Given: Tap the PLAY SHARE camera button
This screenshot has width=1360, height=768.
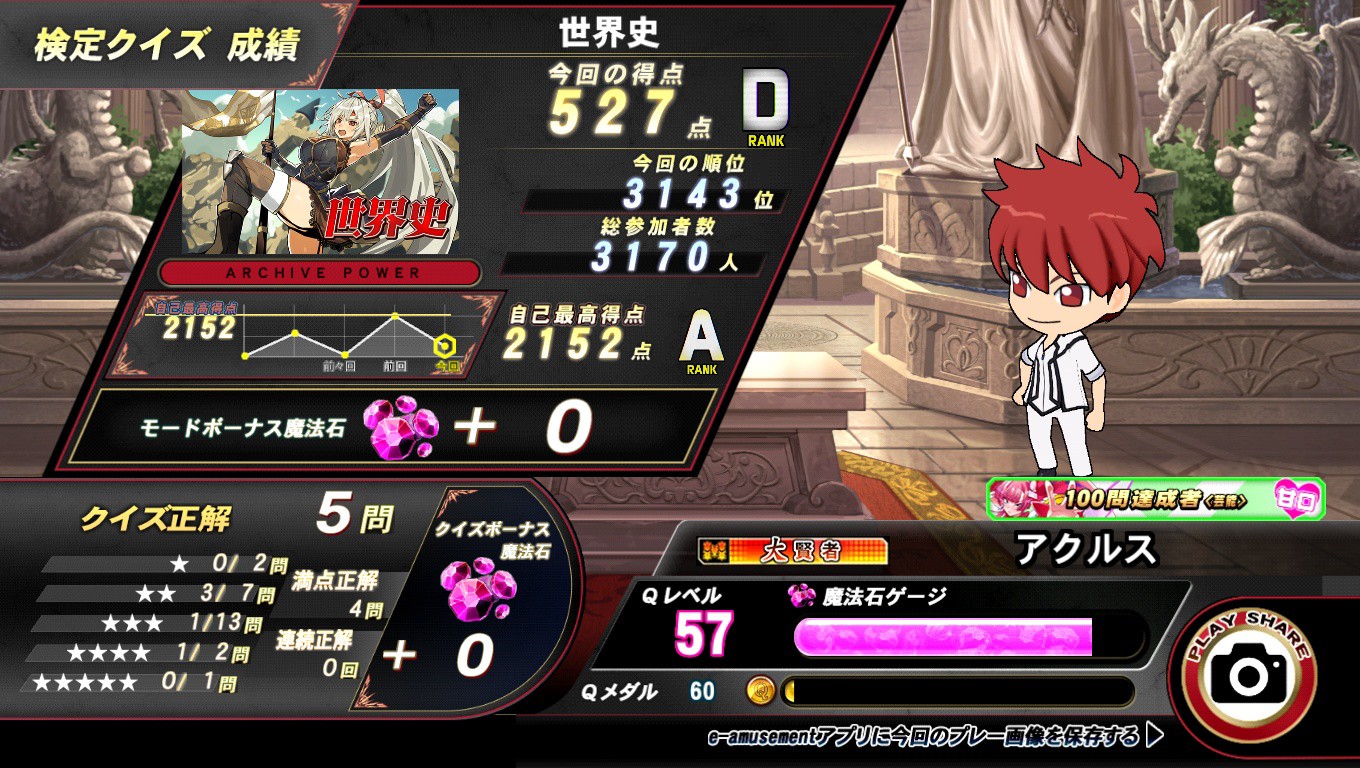Looking at the screenshot, I should 1248,673.
